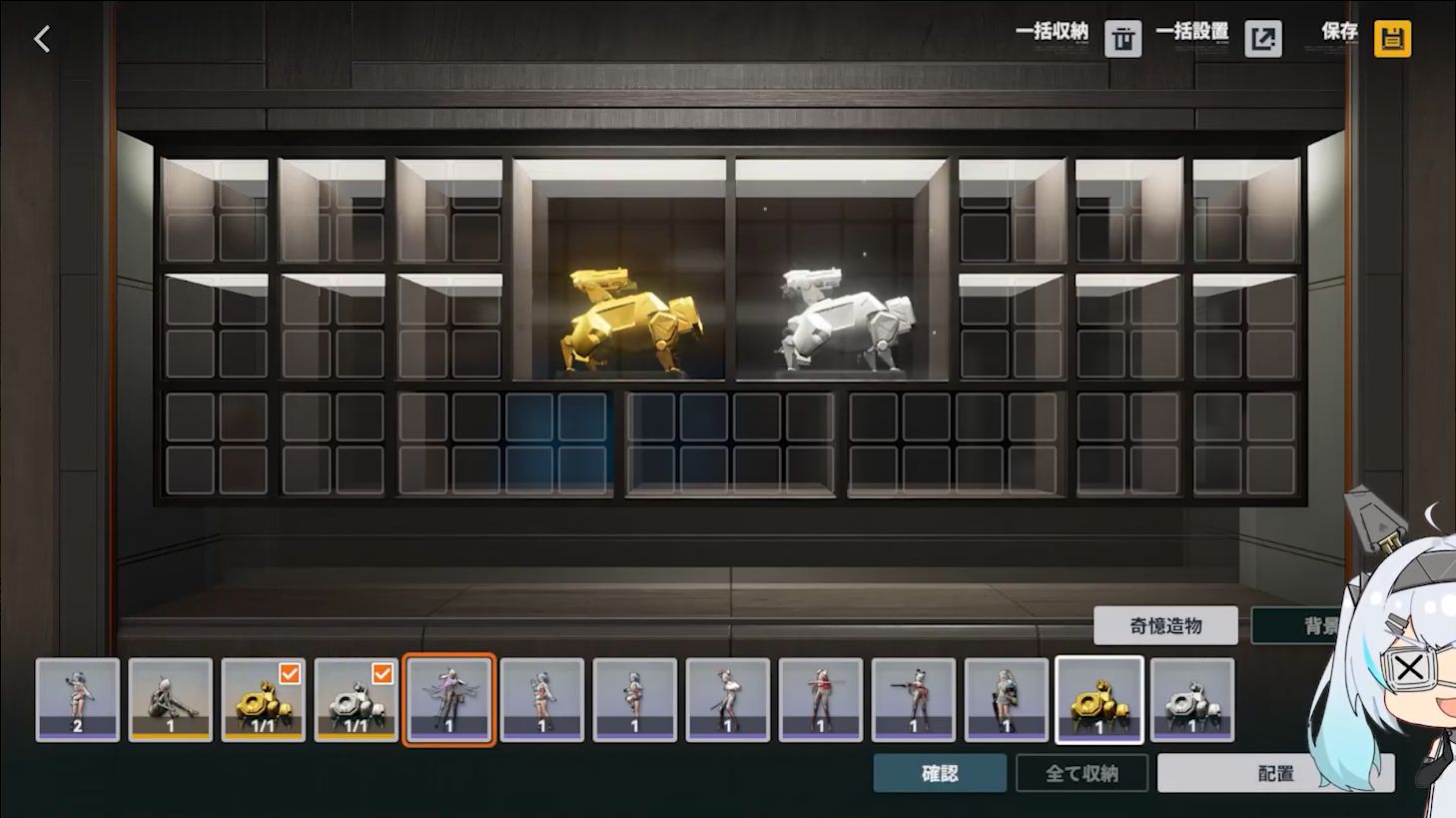Choose the last silver robot thumbnail in the row
The height and width of the screenshot is (818, 1456).
point(1192,700)
